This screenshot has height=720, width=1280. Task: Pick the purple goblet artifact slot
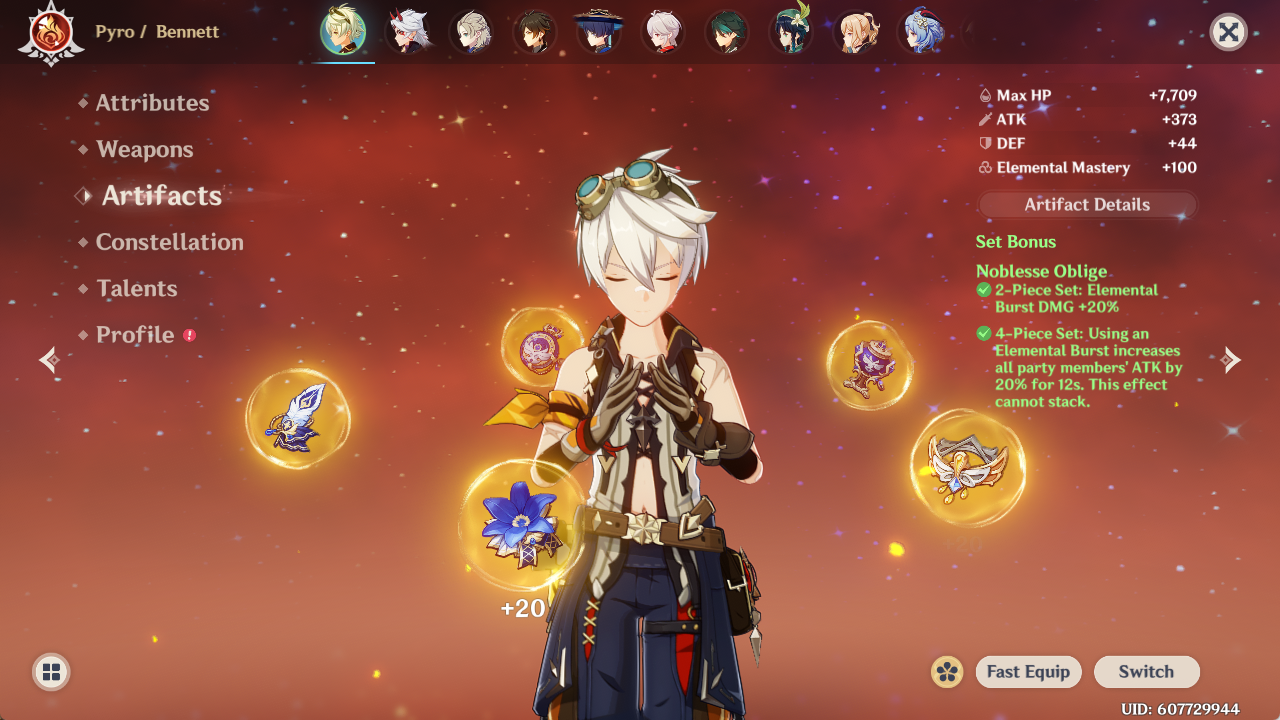869,365
